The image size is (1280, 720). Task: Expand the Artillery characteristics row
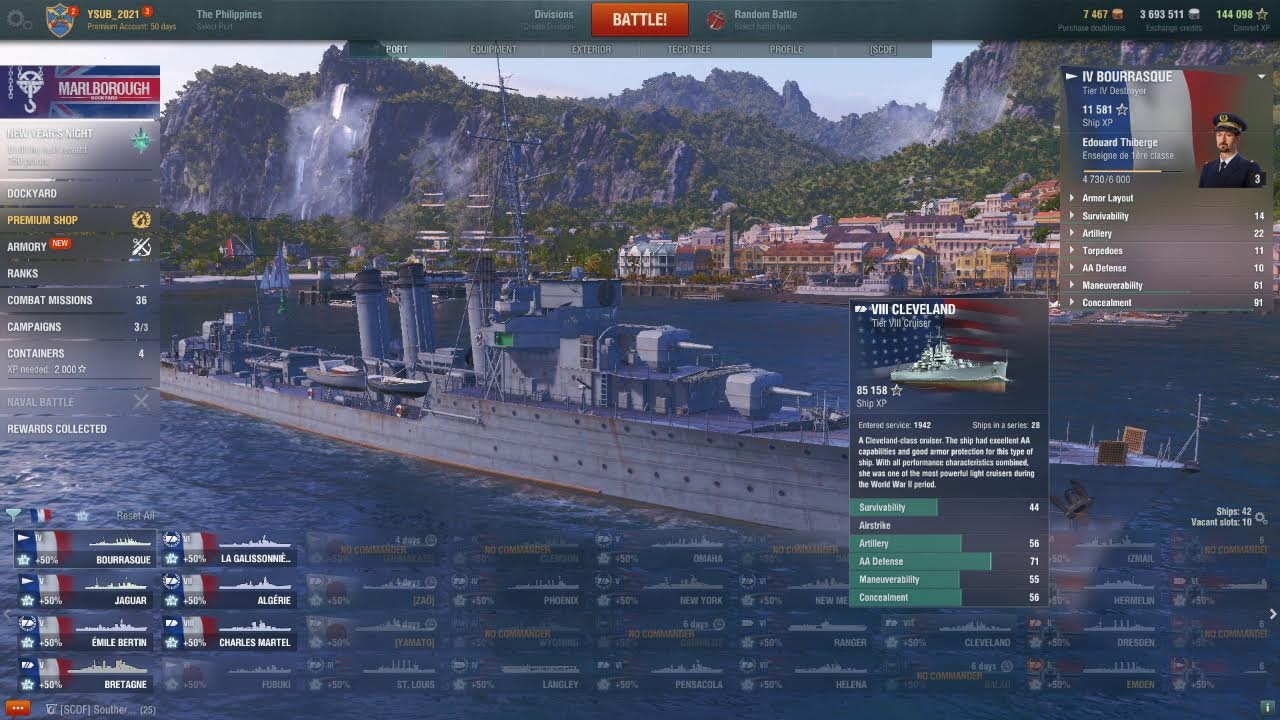(x=1097, y=233)
